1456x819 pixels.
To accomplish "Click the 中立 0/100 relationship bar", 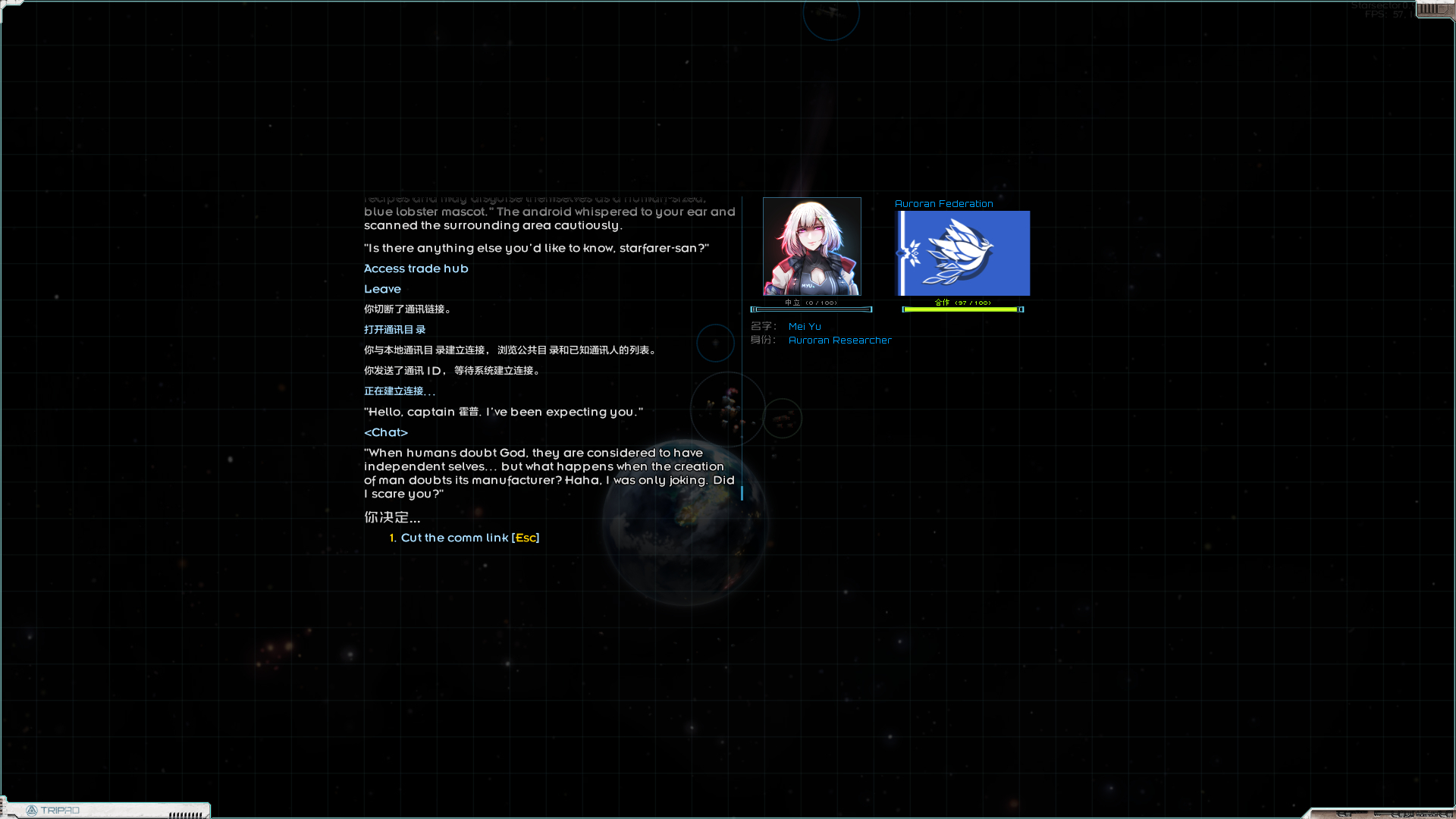I will coord(811,309).
